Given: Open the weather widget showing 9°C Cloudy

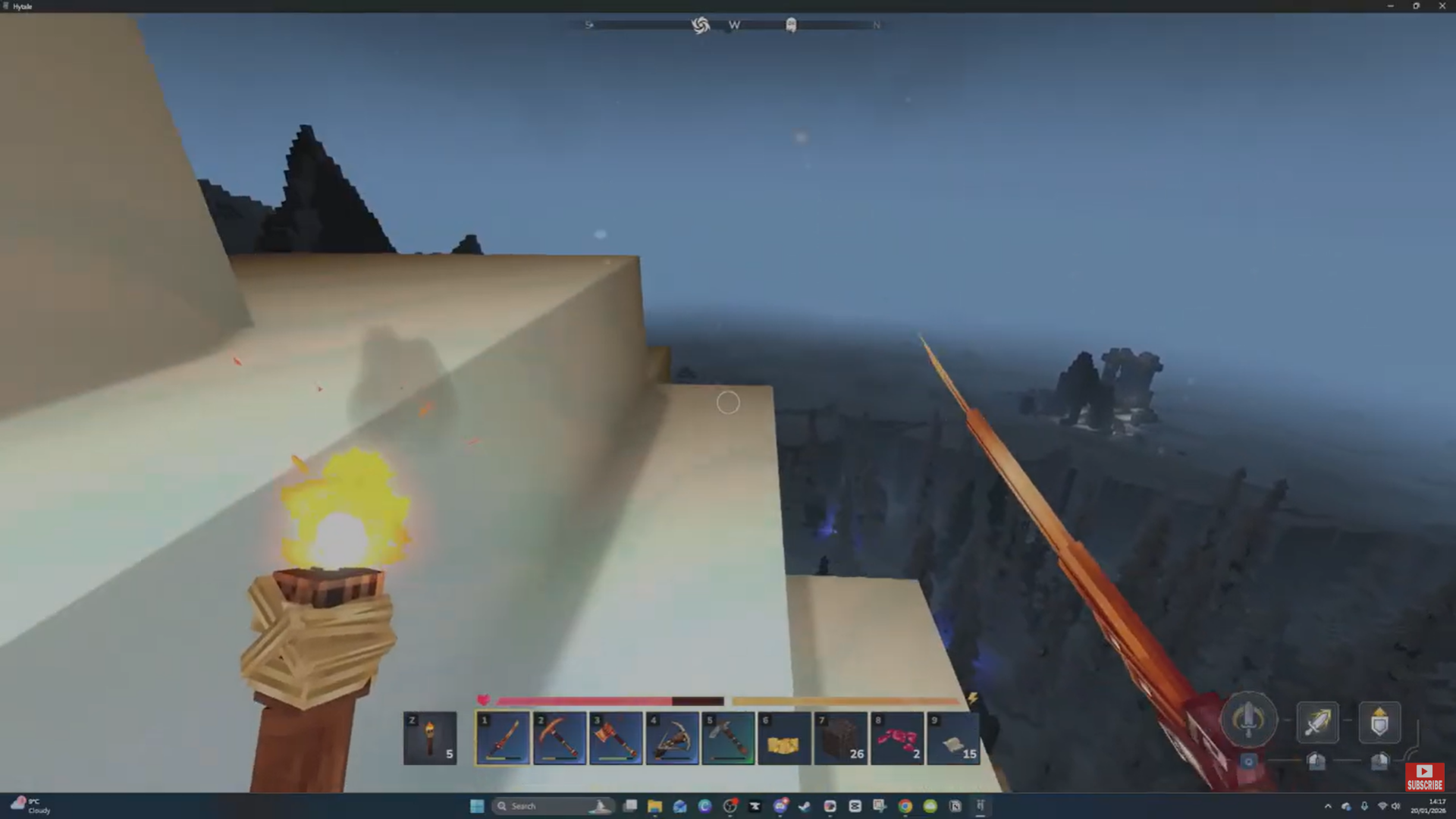Looking at the screenshot, I should click(x=30, y=805).
